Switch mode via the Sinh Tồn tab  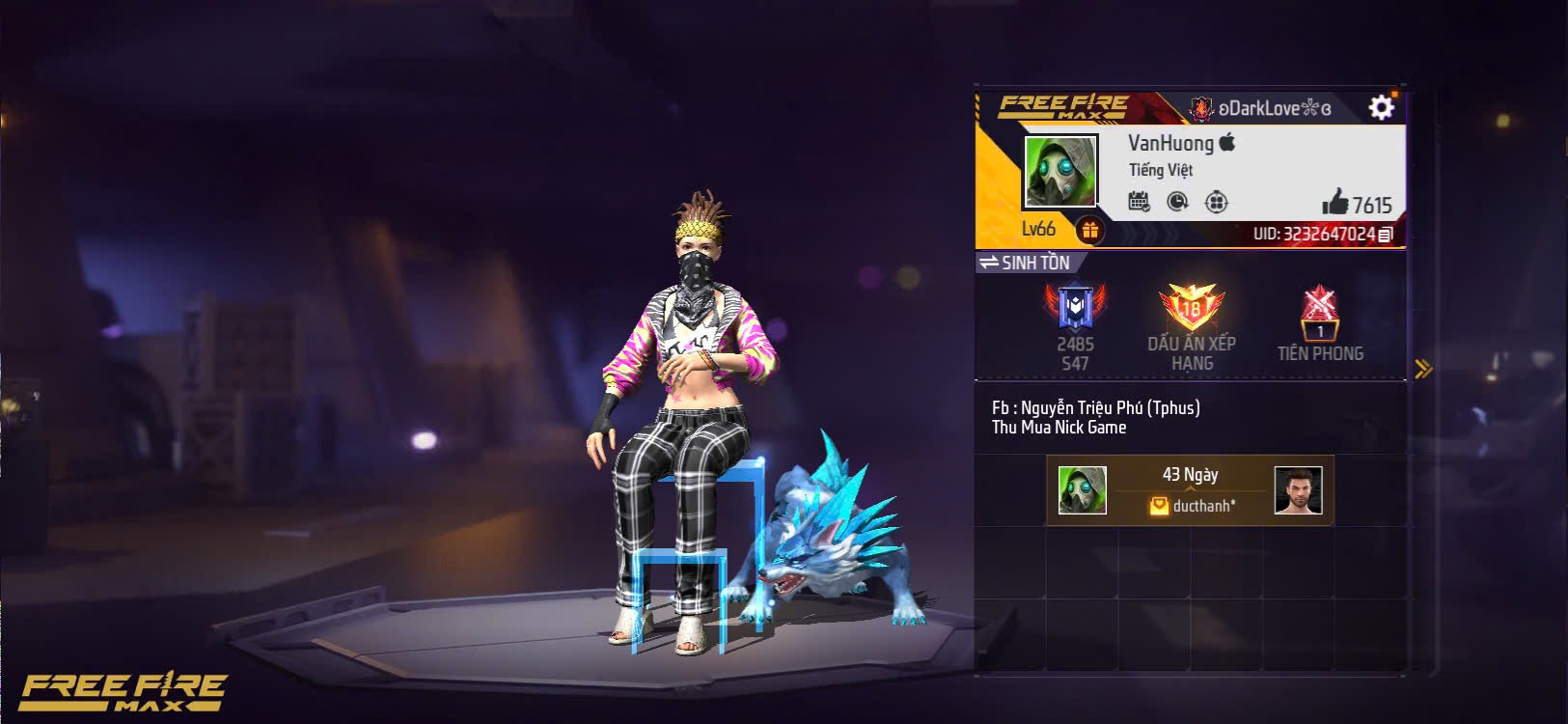click(1026, 263)
